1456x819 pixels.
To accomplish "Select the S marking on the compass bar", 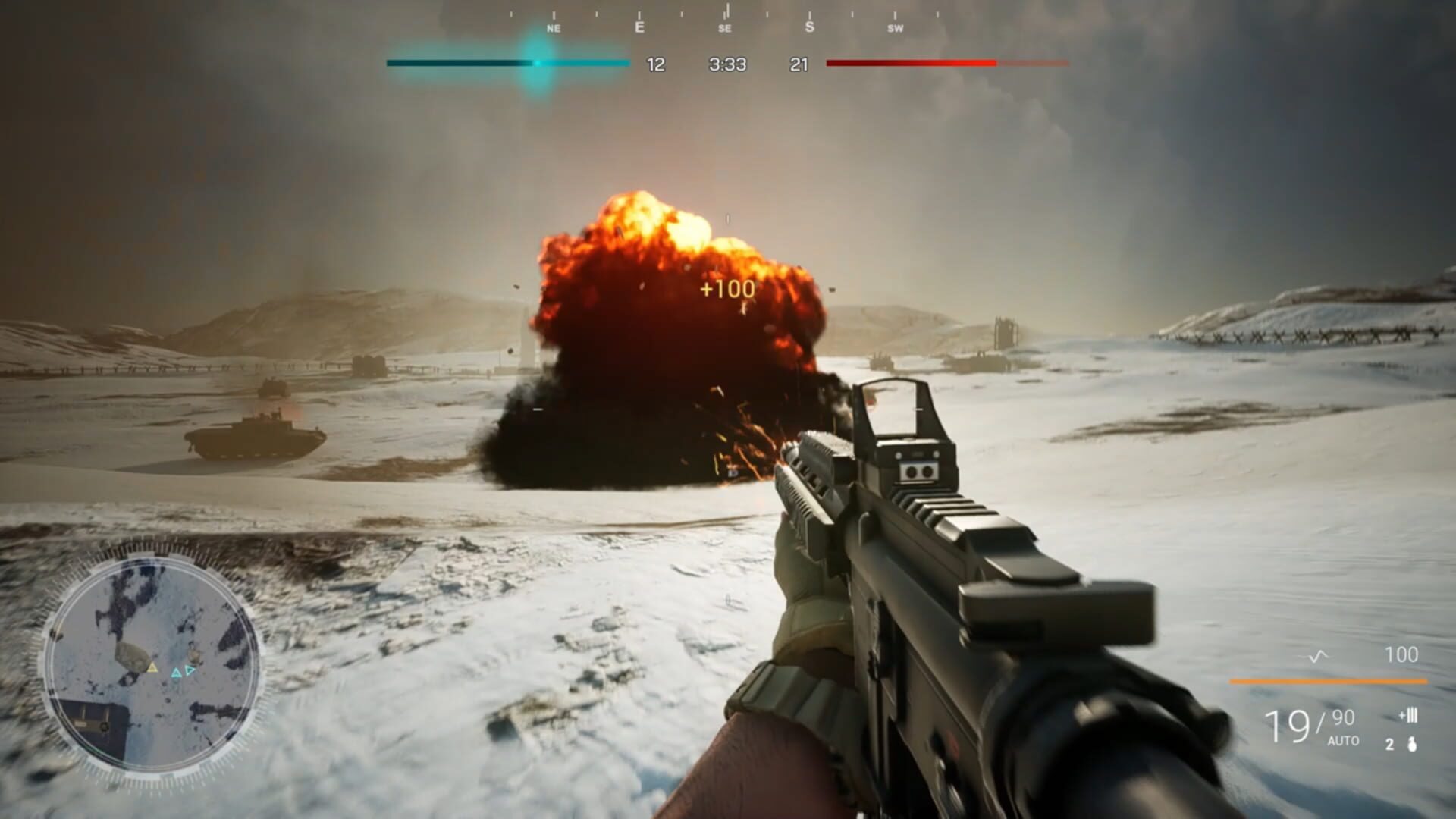I will tap(810, 26).
